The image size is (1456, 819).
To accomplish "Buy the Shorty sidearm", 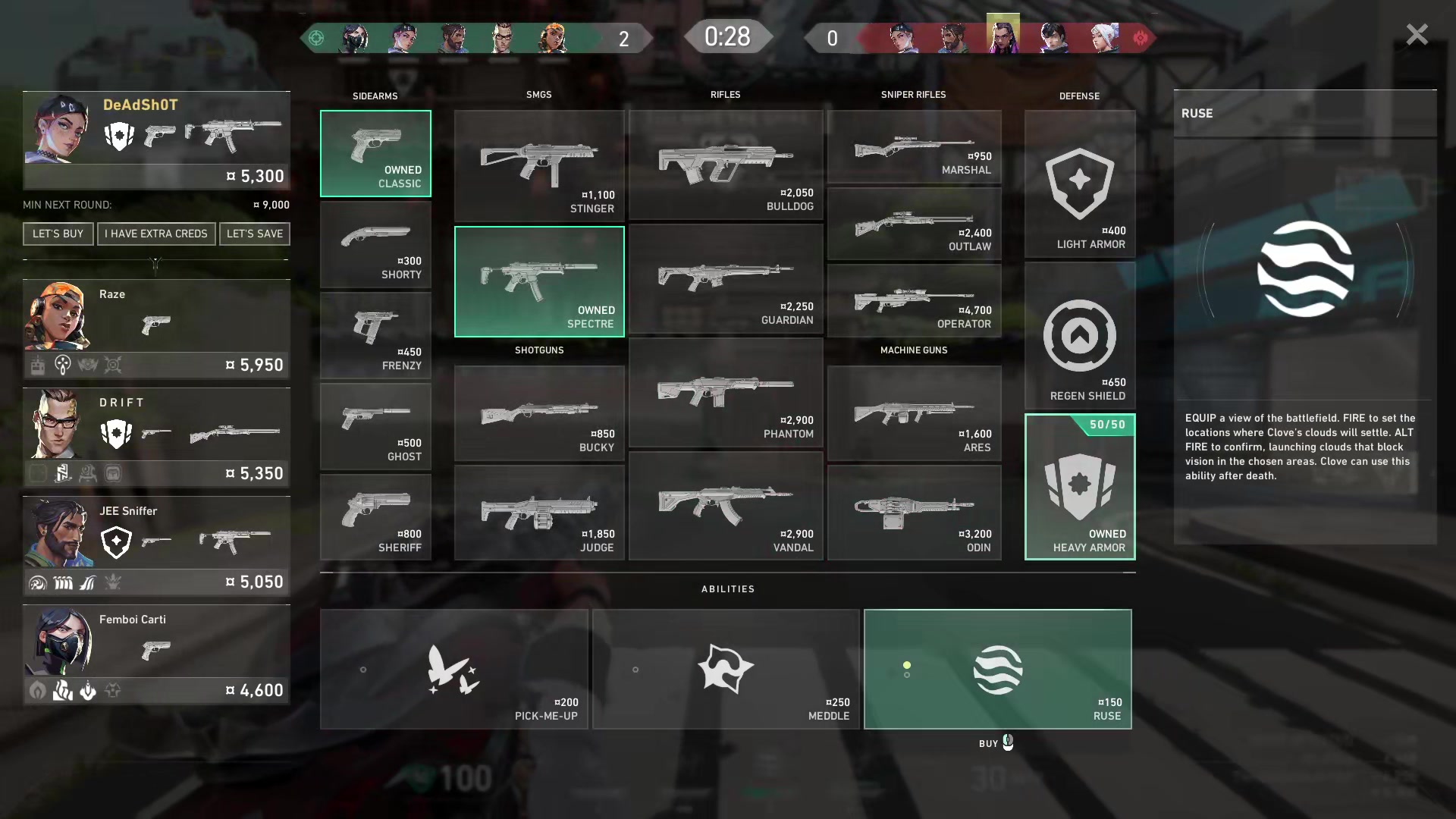I will point(375,244).
